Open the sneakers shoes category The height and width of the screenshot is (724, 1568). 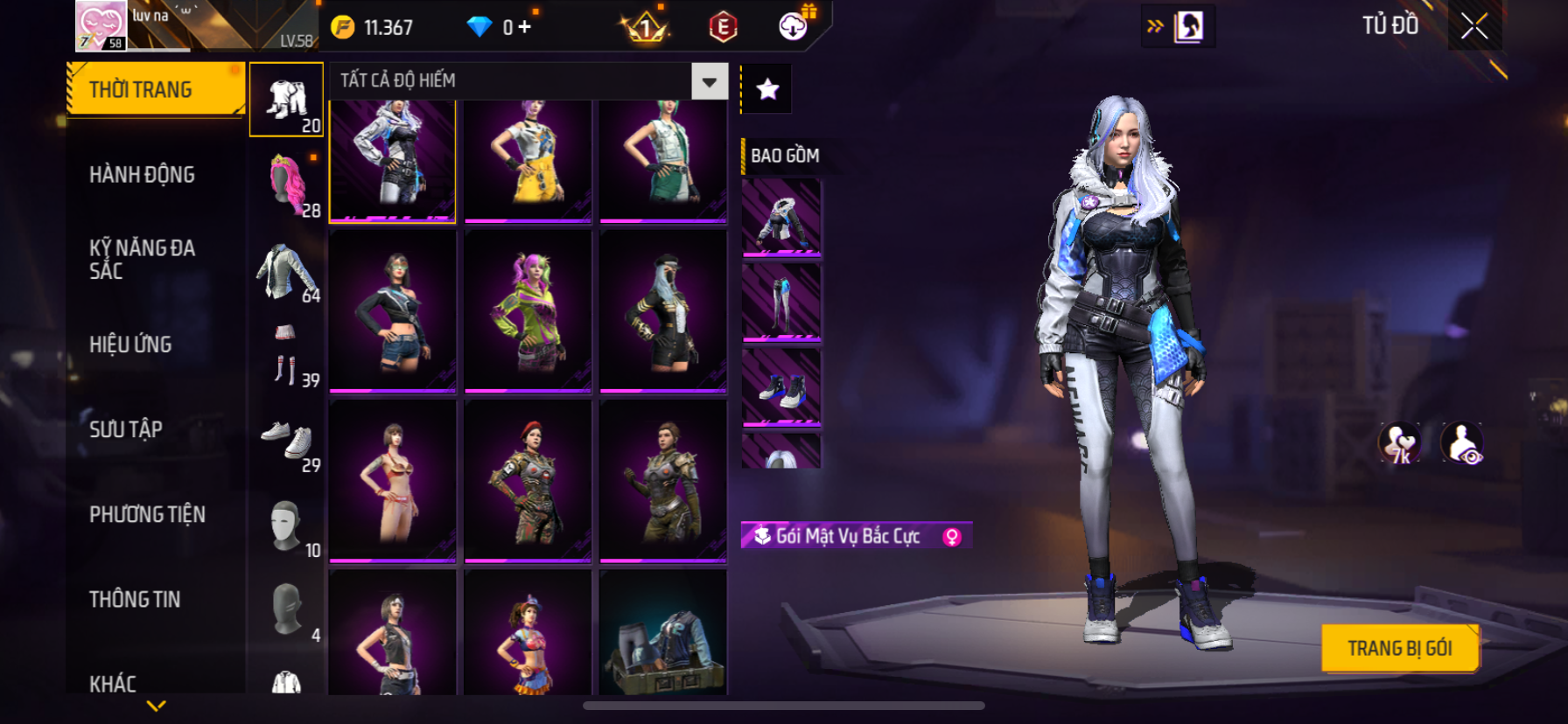[287, 440]
